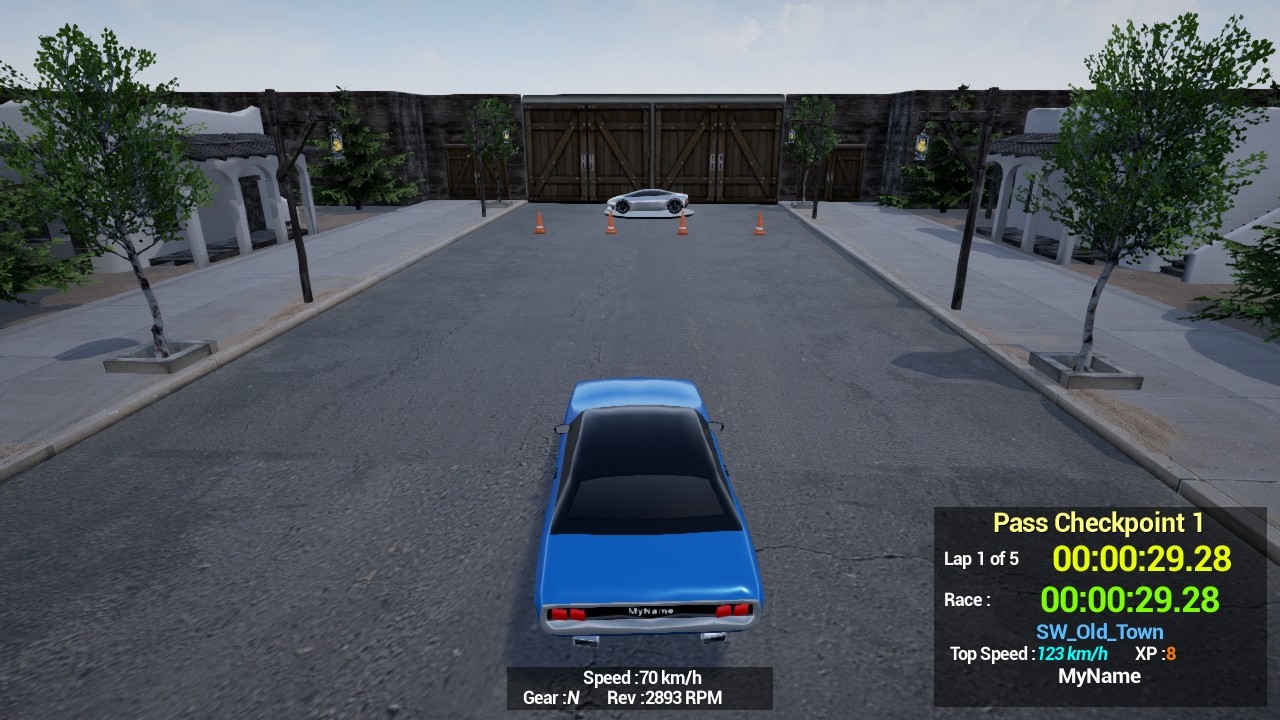Select the Rev 2893 RPM readout

(666, 699)
